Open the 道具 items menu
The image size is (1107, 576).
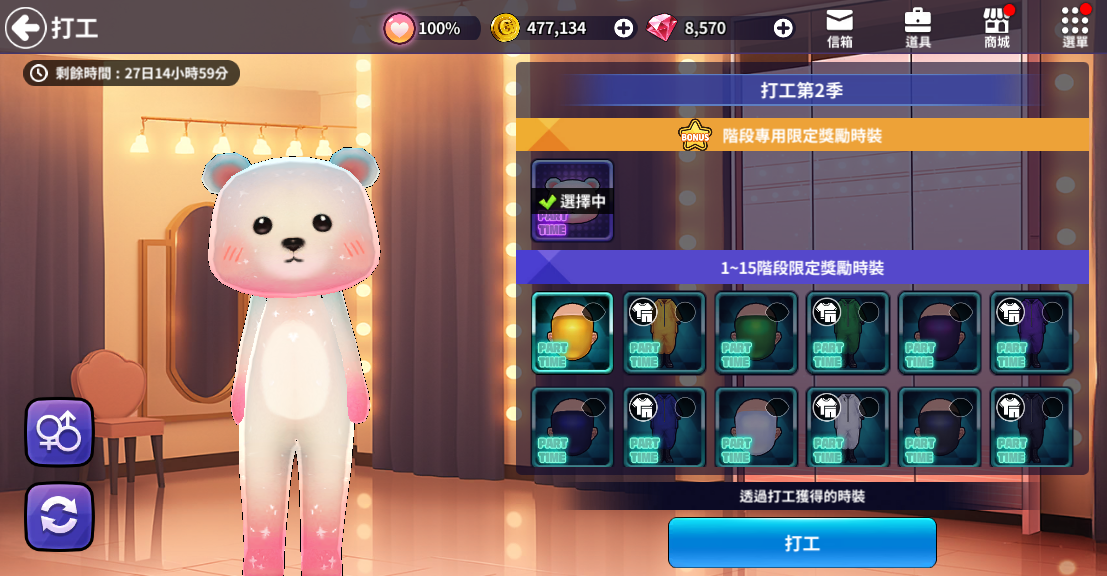[918, 27]
